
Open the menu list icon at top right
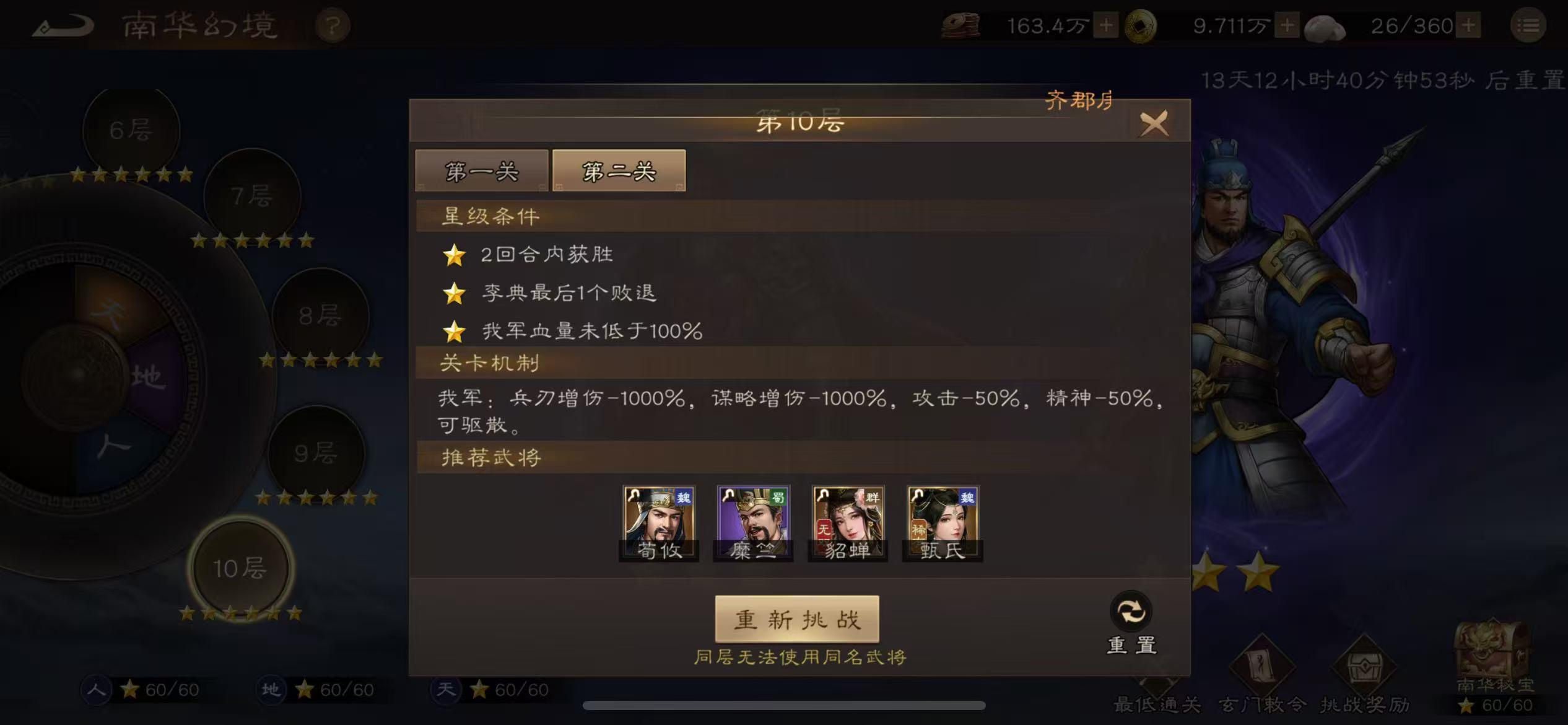click(1528, 25)
